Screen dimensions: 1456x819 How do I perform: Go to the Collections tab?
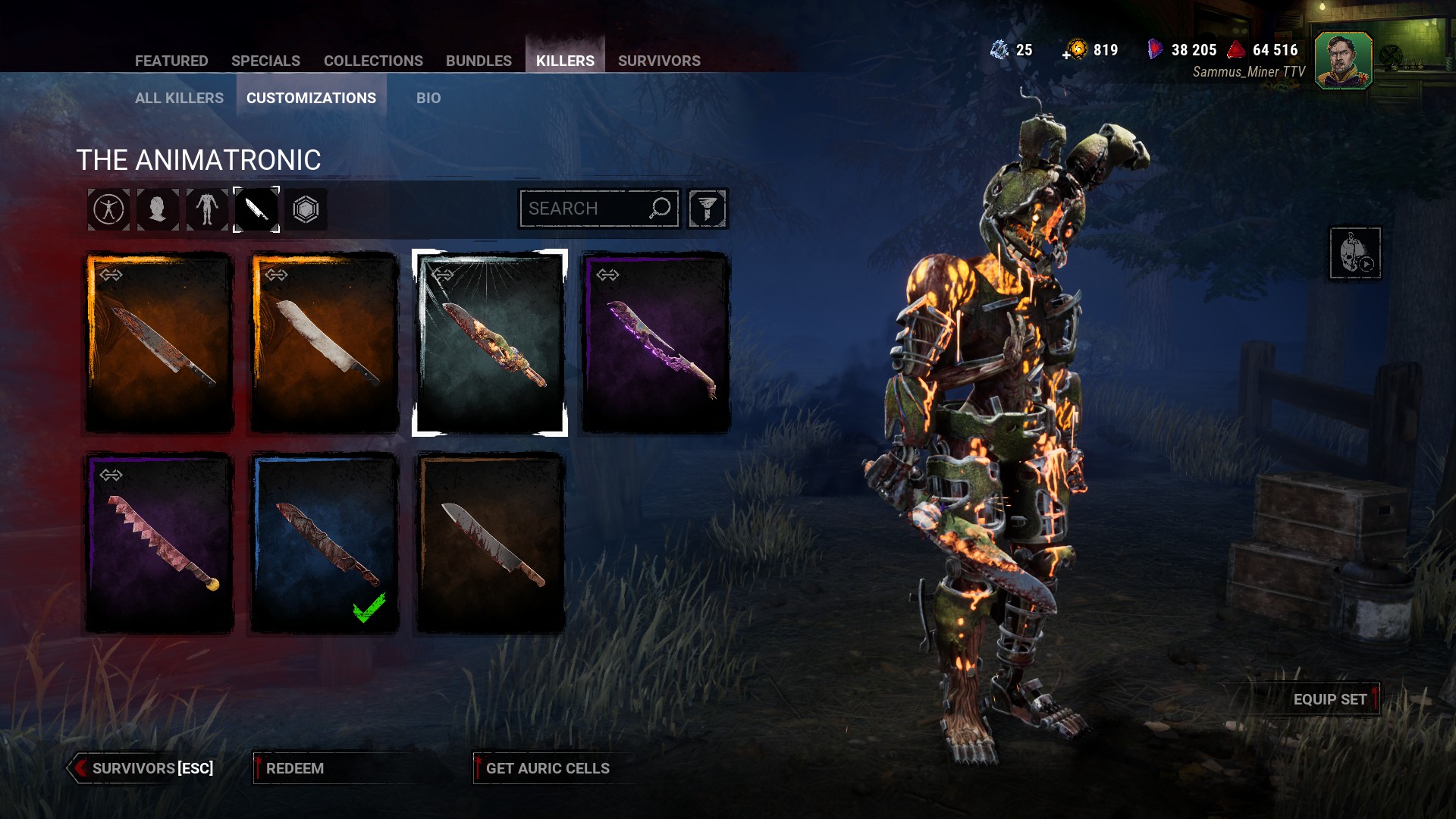tap(373, 61)
